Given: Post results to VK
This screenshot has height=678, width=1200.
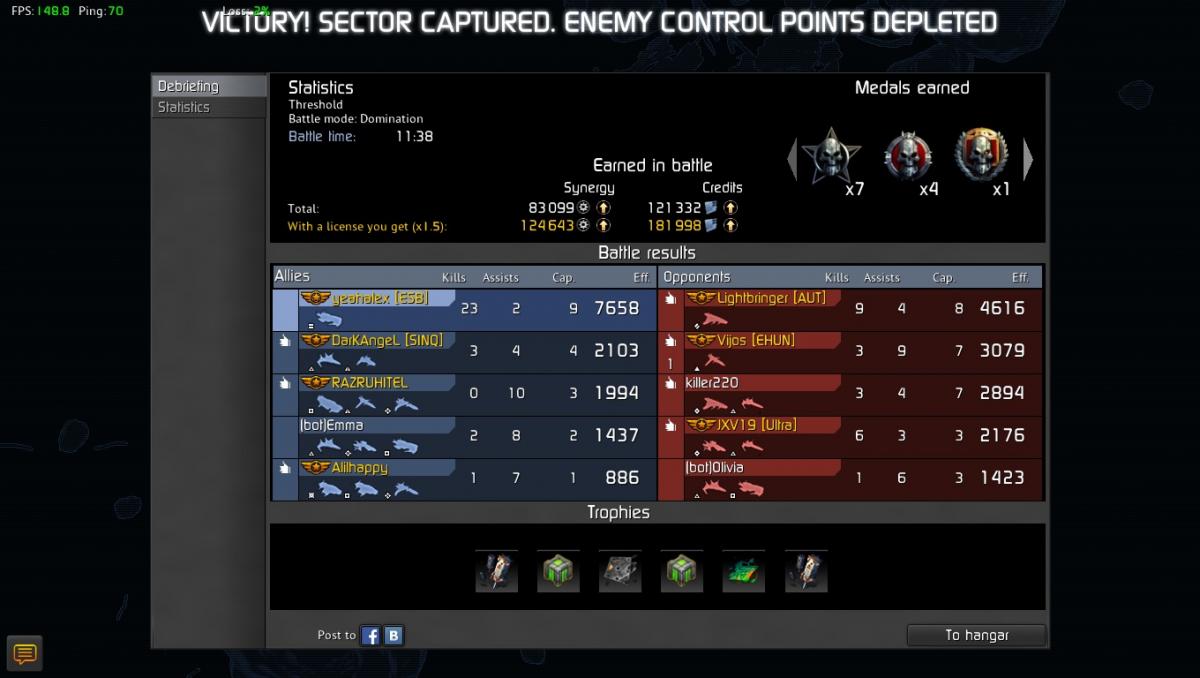Looking at the screenshot, I should coord(394,635).
